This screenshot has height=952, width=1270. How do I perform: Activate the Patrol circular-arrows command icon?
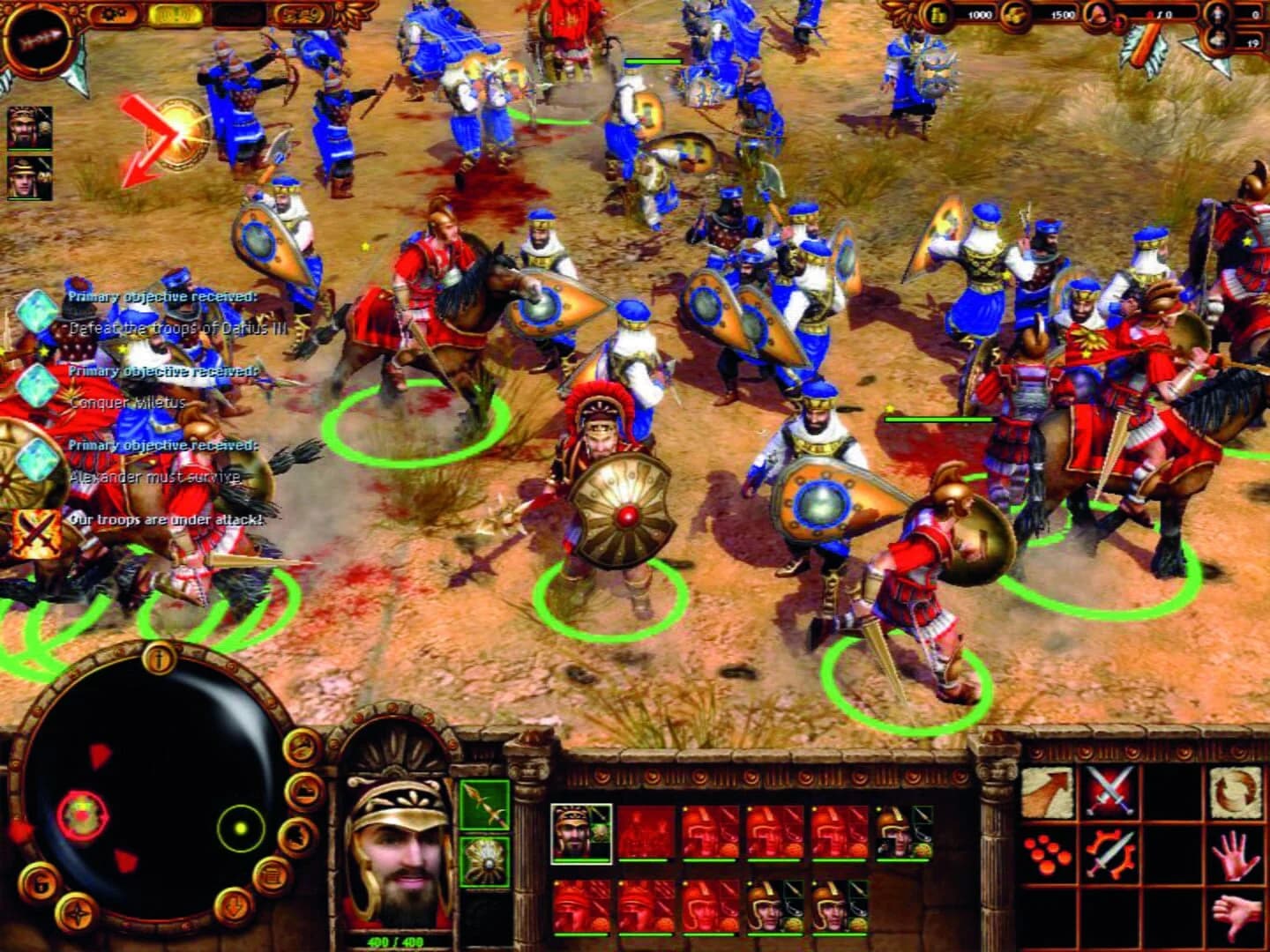click(1234, 791)
